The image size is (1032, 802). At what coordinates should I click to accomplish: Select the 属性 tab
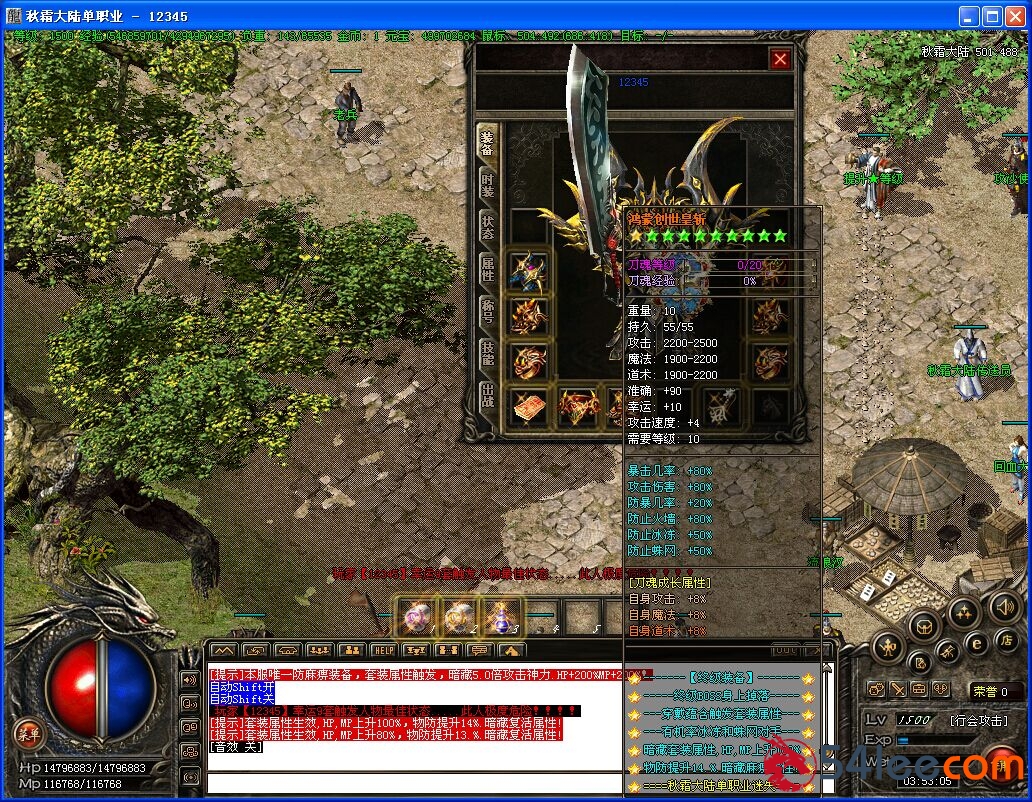click(x=487, y=269)
